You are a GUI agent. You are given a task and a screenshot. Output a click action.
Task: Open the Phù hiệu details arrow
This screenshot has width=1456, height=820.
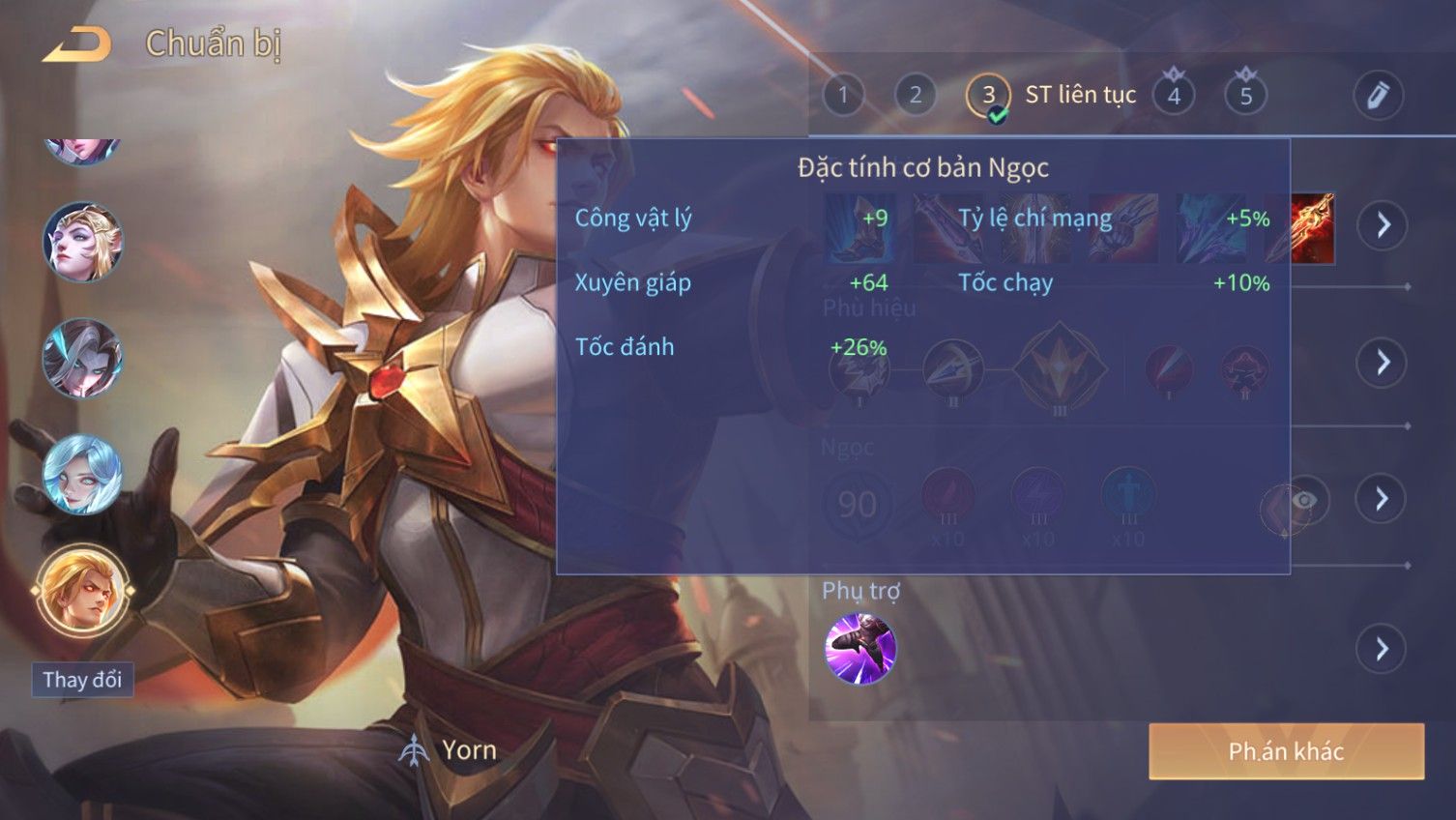pos(1383,363)
